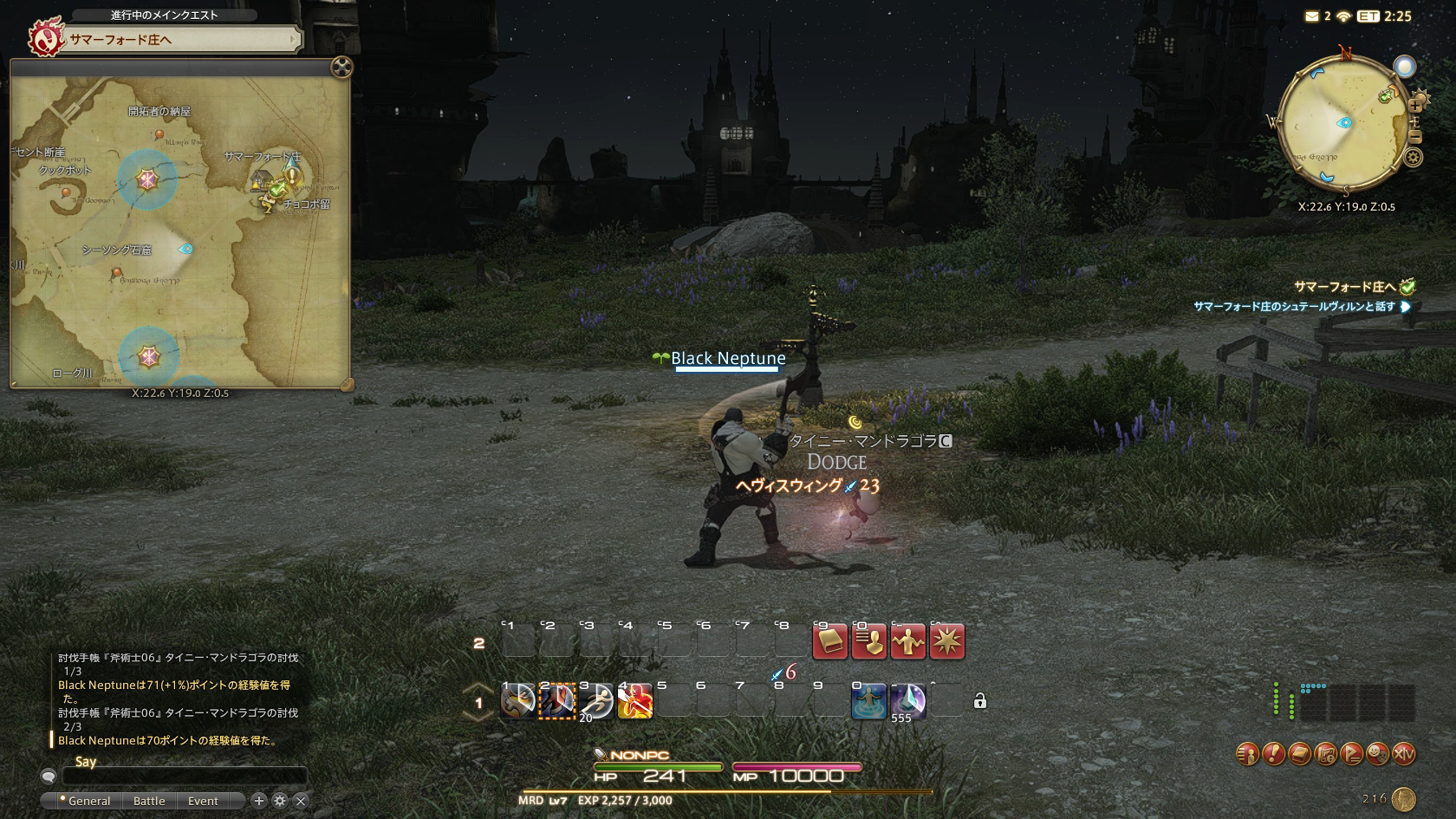Viewport: 1456px width, 819px height.
Task: Click the chat text input field
Action: coord(184,777)
